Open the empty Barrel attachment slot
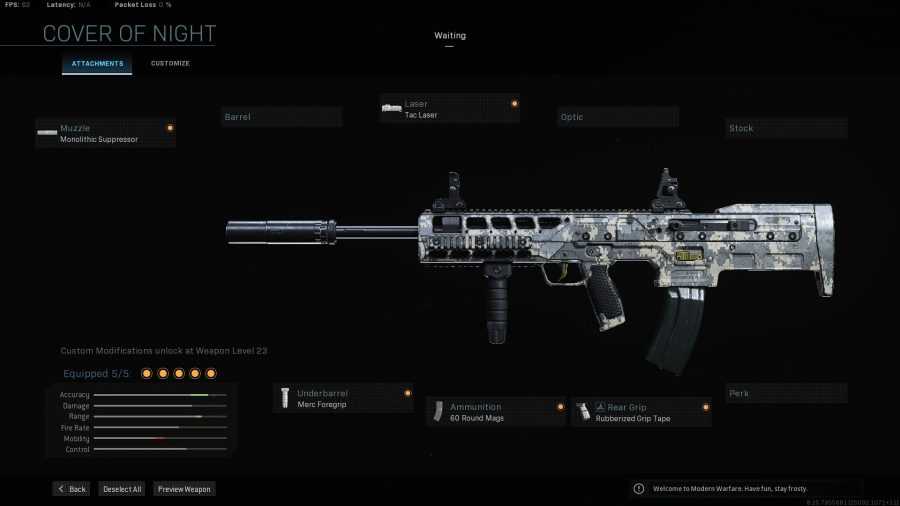900x506 pixels. (281, 117)
